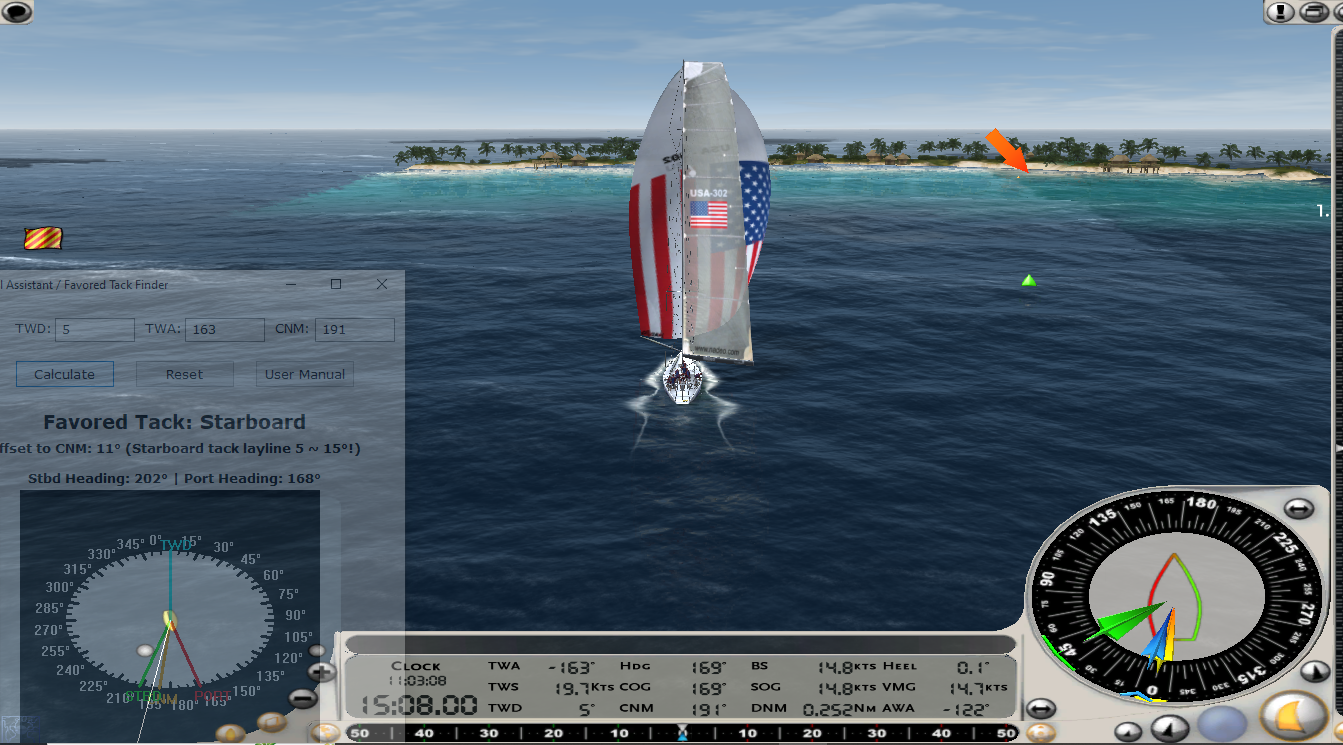
Task: Click the compass dial
Action: click(x=1170, y=598)
